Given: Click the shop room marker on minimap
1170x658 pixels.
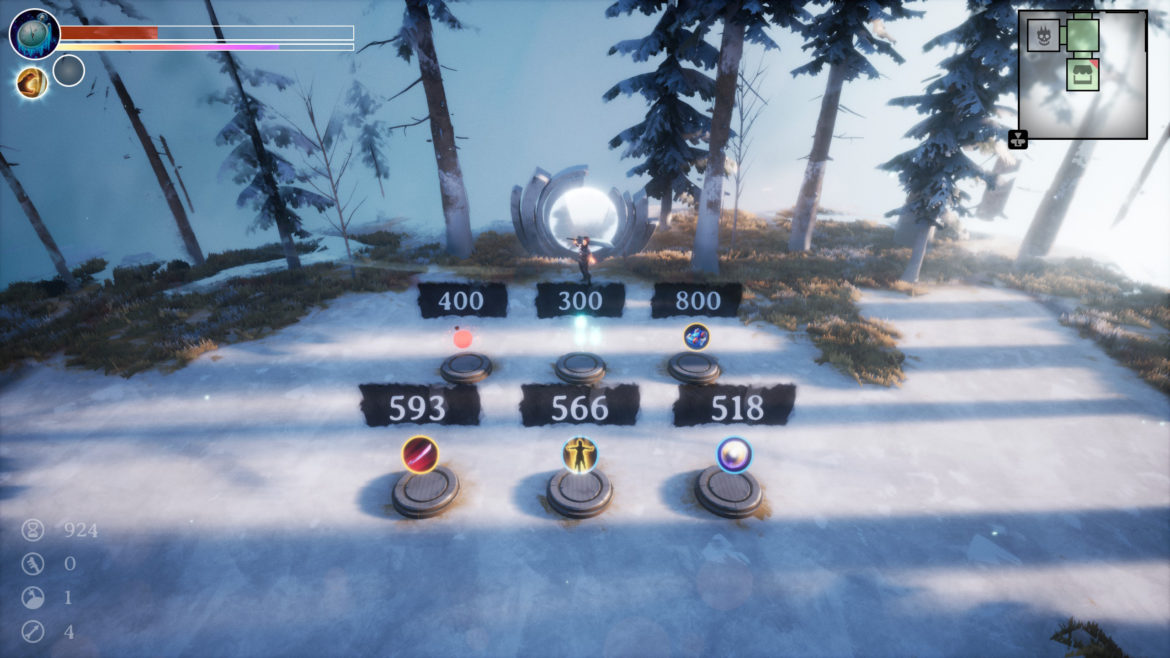Looking at the screenshot, I should (1082, 74).
